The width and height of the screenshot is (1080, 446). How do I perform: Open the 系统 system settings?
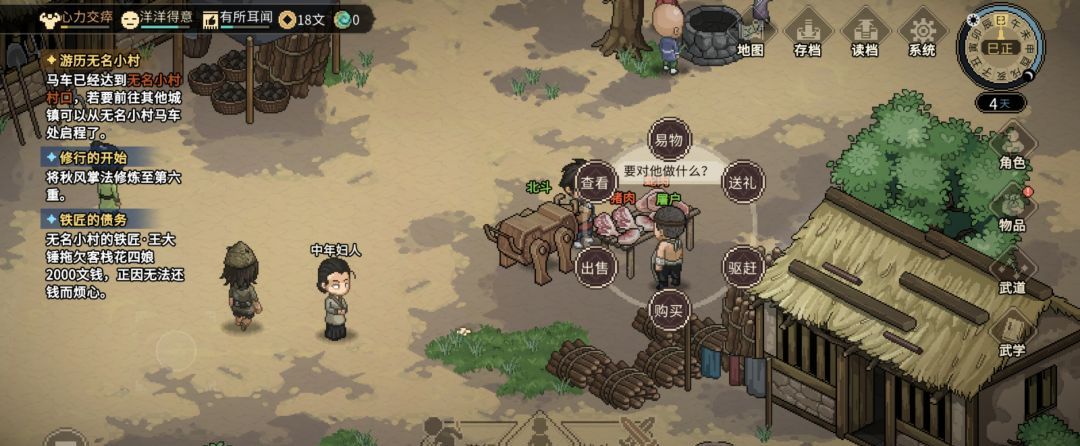[922, 34]
